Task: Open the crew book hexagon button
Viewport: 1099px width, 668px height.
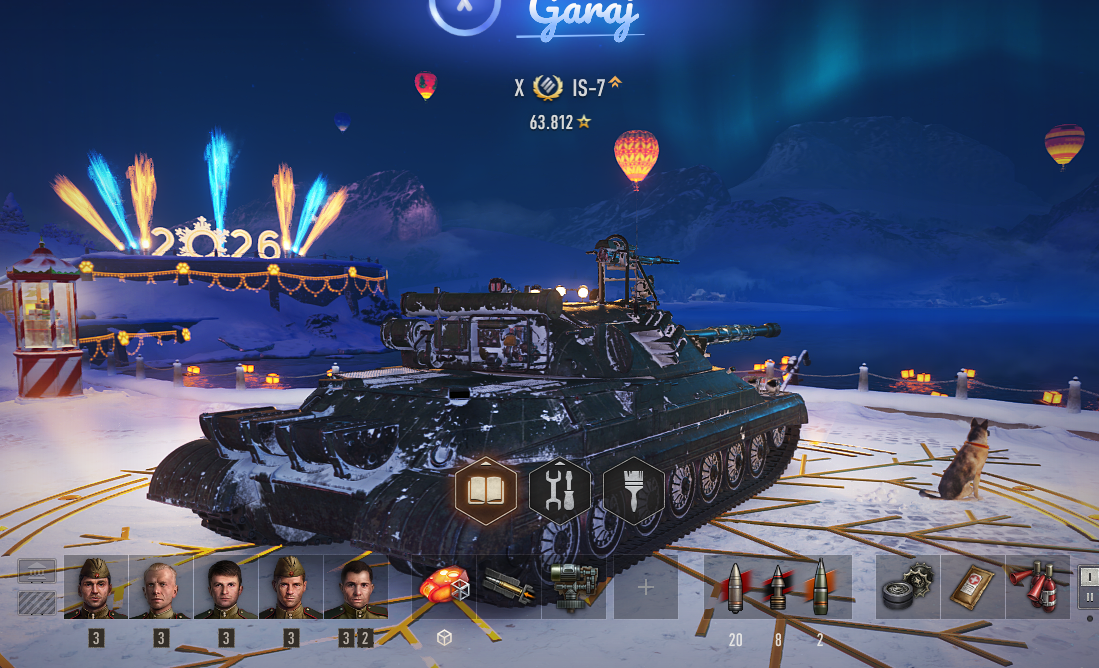Action: pyautogui.click(x=486, y=490)
